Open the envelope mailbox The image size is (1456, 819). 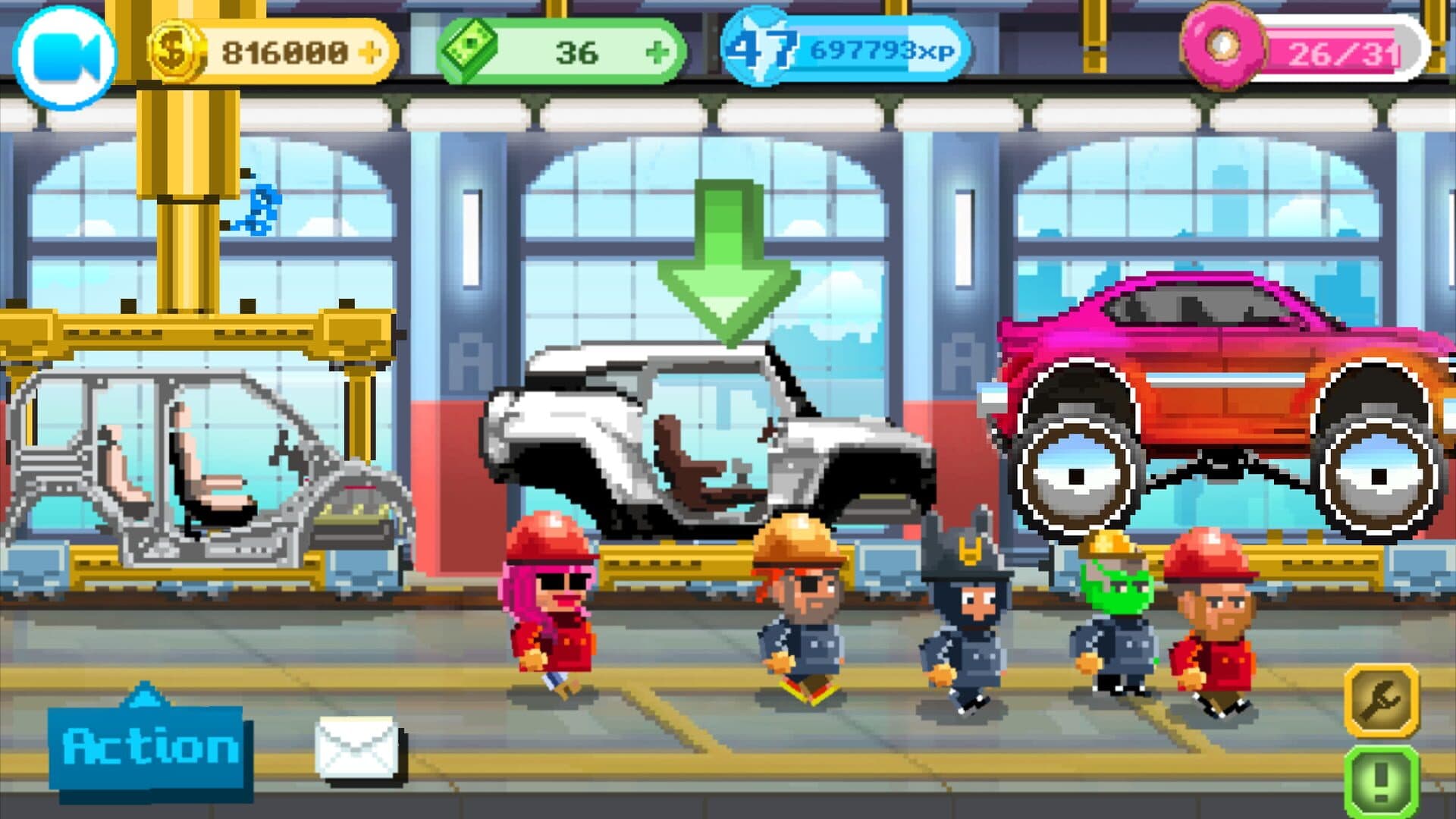pos(357,748)
